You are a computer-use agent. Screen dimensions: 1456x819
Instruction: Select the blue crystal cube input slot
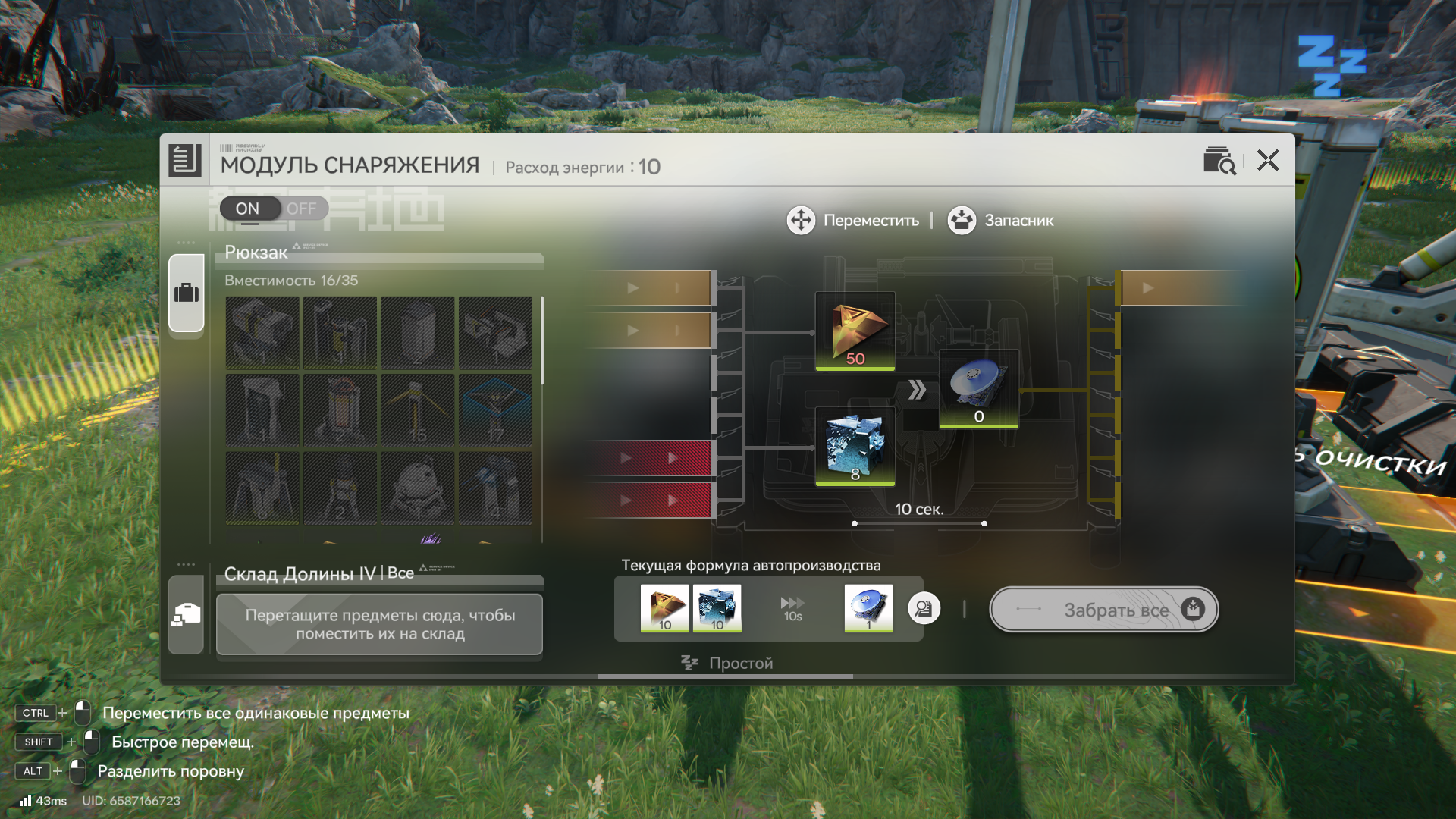(x=855, y=447)
